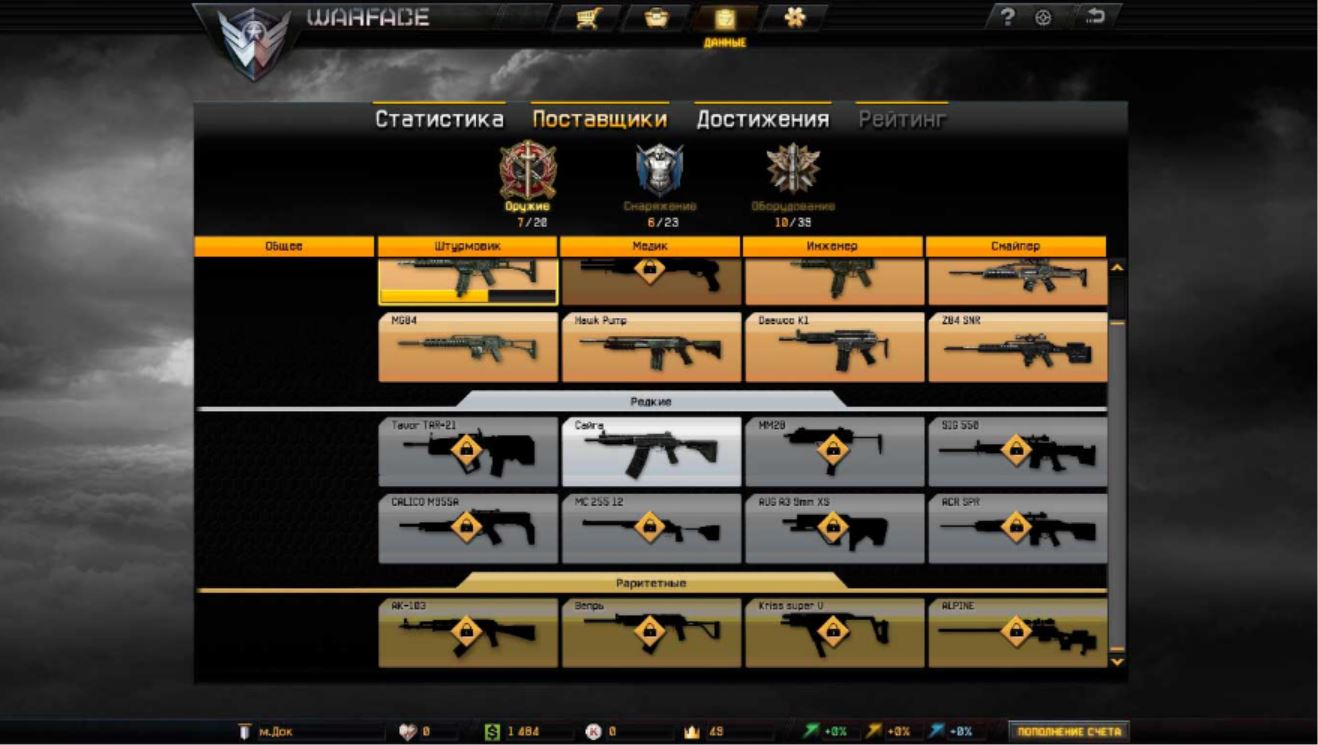Choose the Снаряжение supplier category
The width and height of the screenshot is (1318, 745).
tap(659, 176)
